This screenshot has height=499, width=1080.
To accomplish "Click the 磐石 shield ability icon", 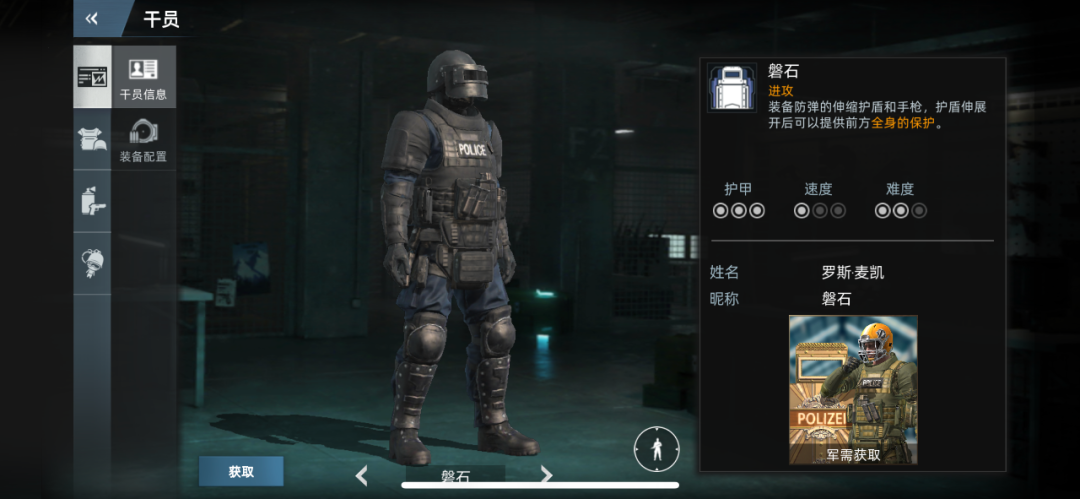I will tap(732, 88).
